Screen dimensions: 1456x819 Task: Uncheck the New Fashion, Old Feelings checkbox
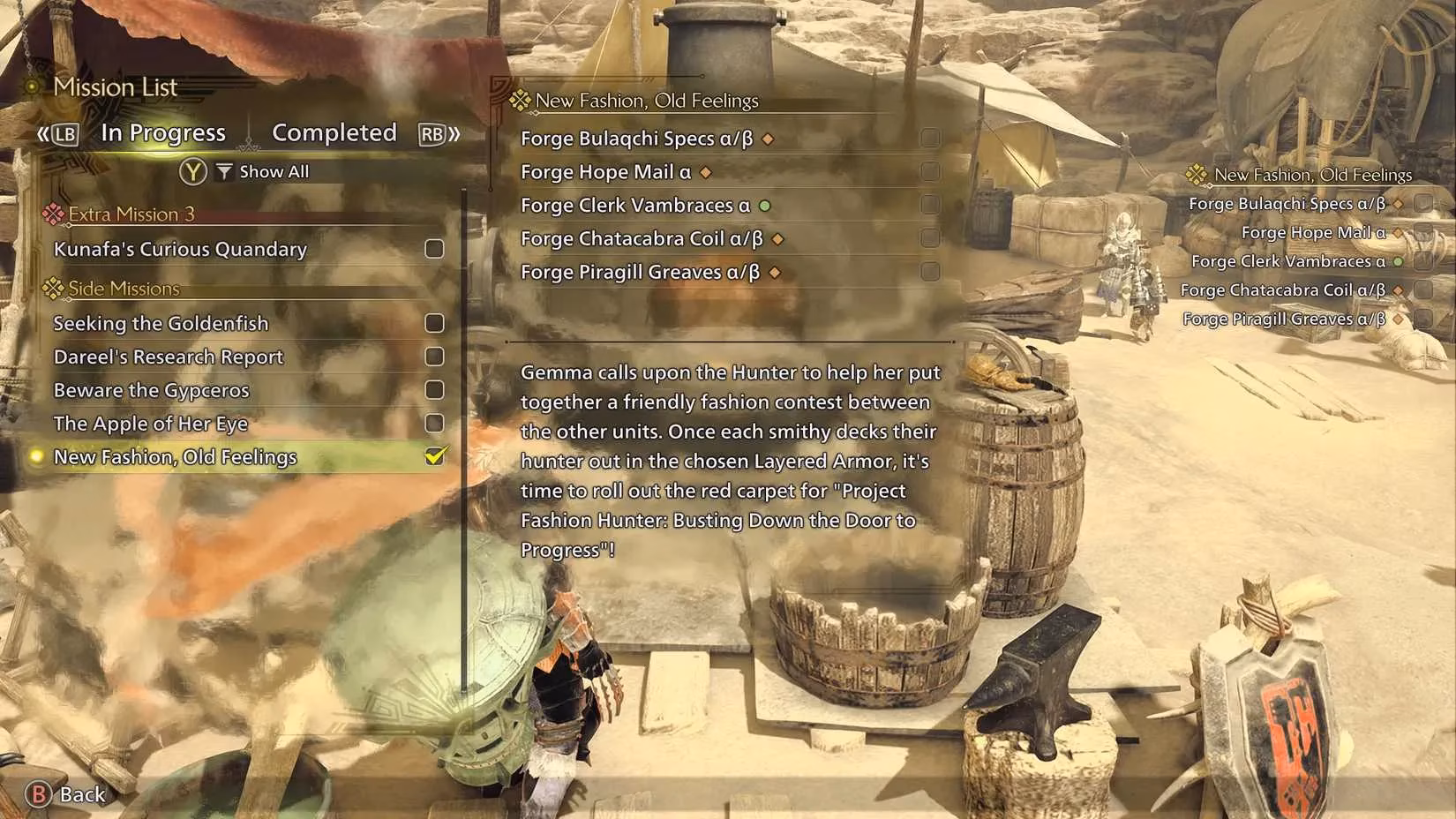(x=434, y=457)
